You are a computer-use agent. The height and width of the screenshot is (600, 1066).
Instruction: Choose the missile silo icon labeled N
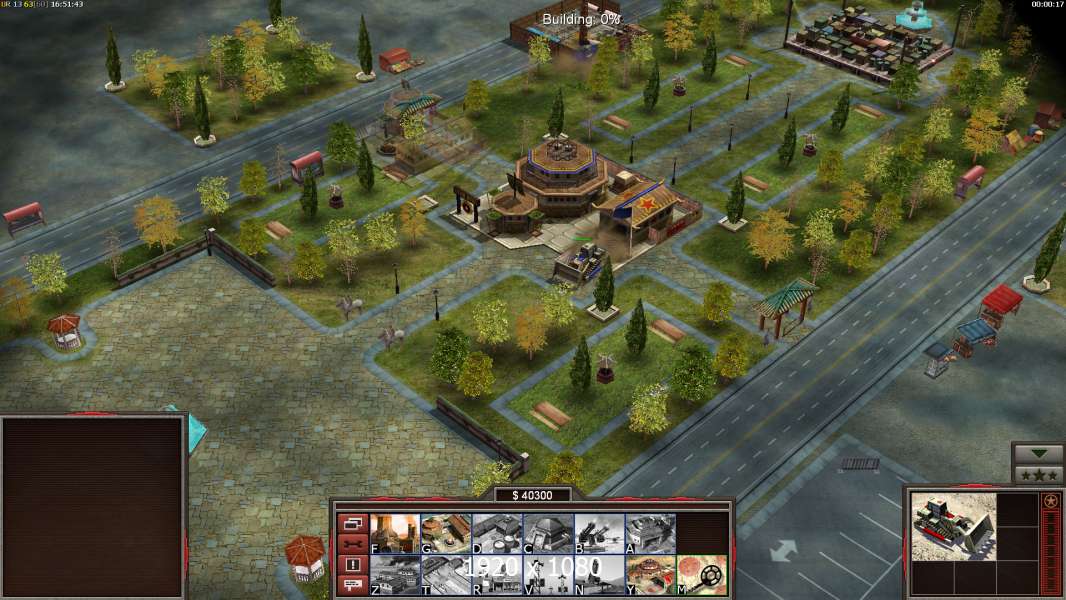click(599, 575)
